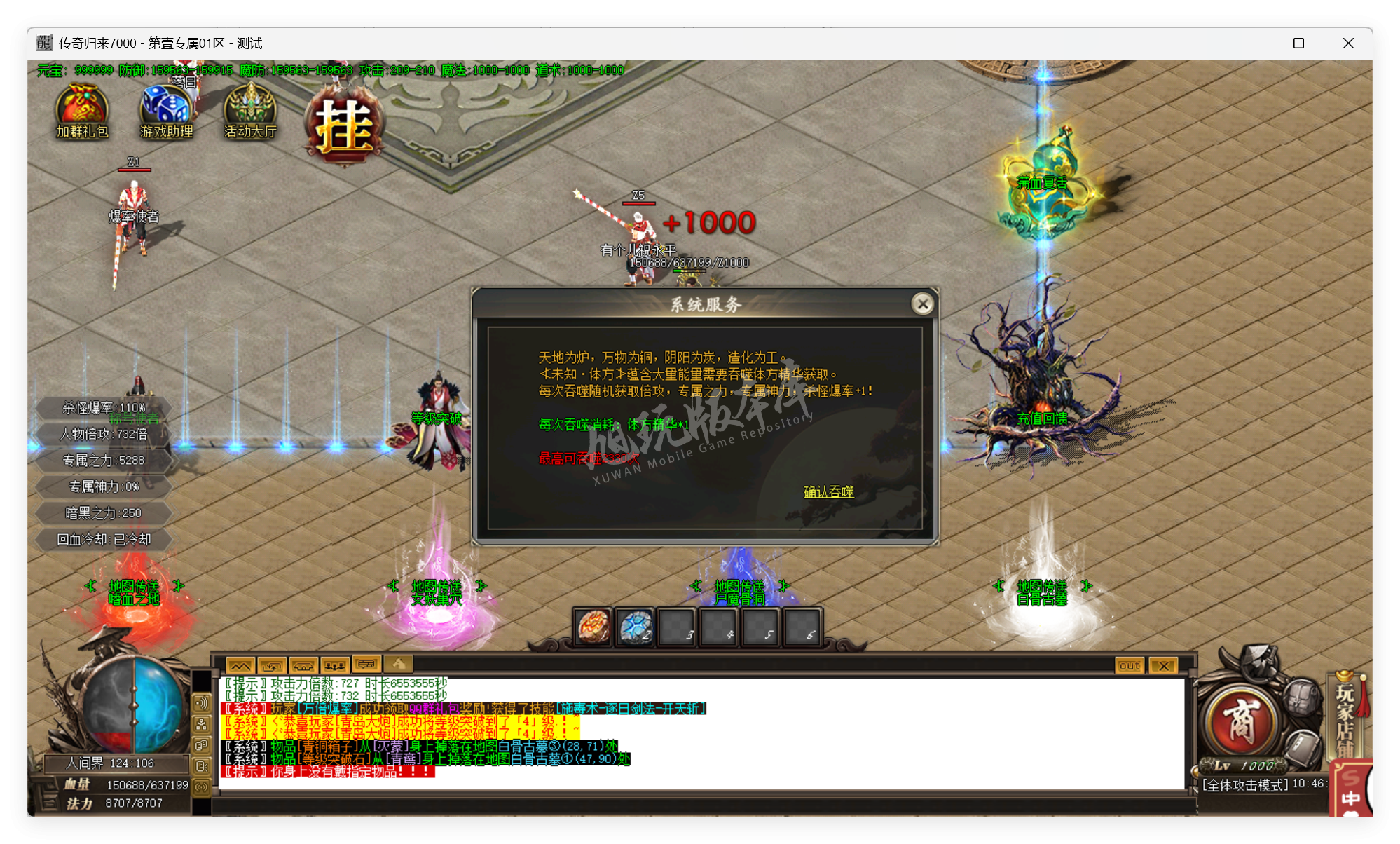
Task: Expand the 专属之力 stat panel
Action: 103,461
